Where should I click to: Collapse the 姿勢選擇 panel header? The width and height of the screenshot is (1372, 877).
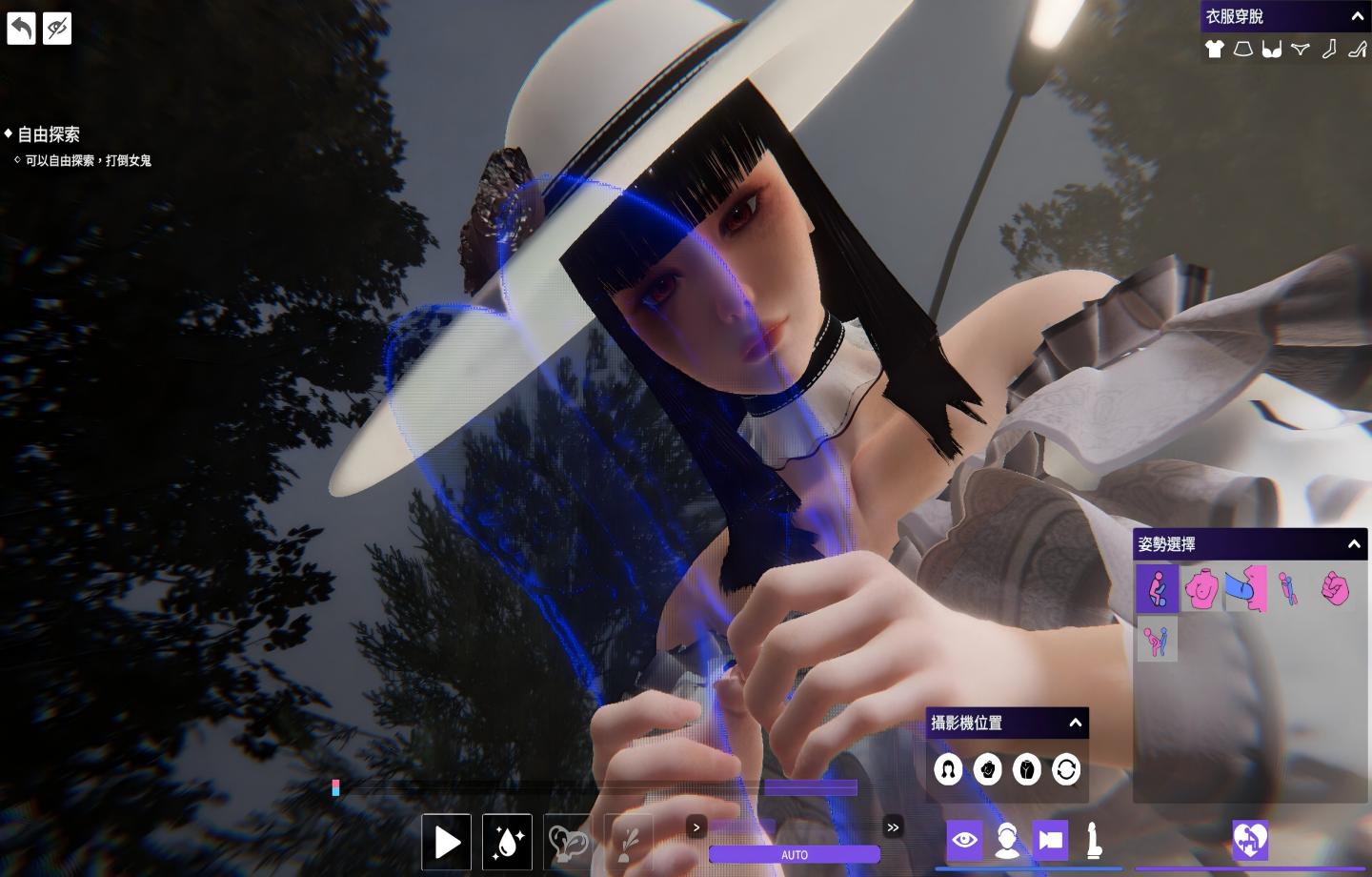tap(1354, 543)
